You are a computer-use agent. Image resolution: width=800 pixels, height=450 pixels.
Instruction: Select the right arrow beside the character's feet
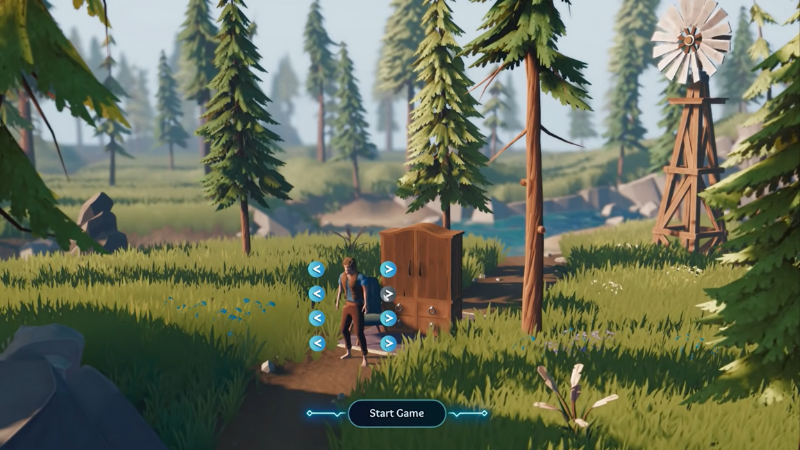click(388, 343)
